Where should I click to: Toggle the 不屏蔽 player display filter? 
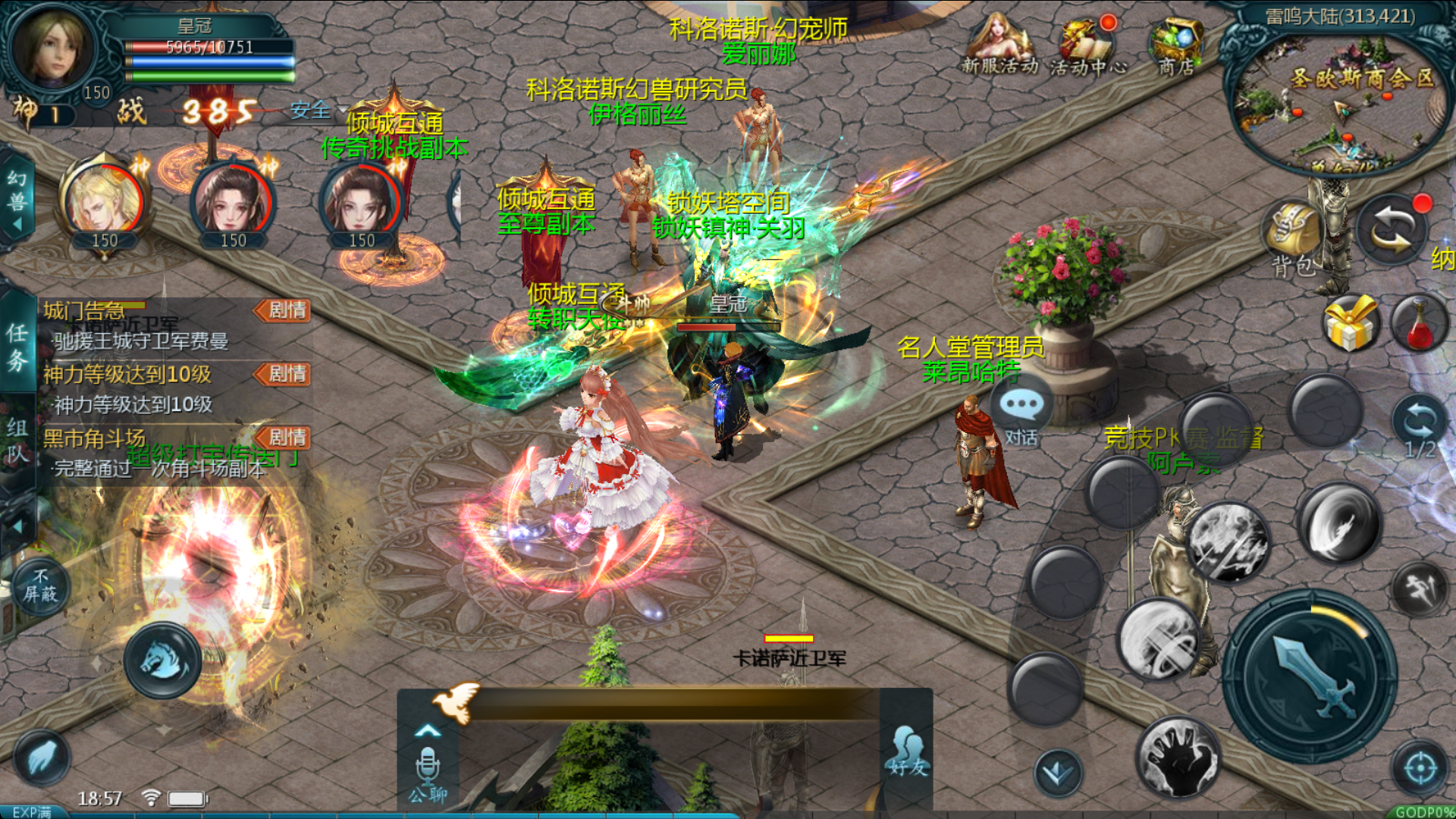pos(40,586)
